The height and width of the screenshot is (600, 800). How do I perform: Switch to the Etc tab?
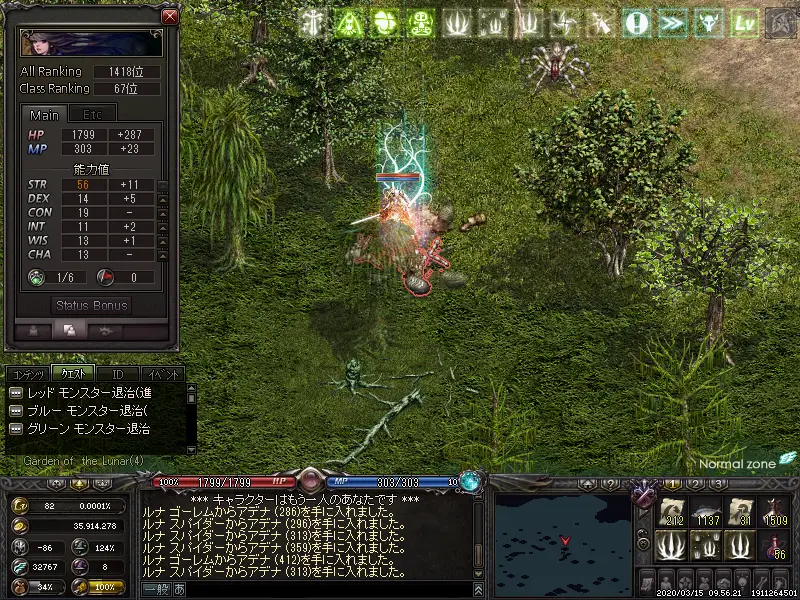(93, 115)
